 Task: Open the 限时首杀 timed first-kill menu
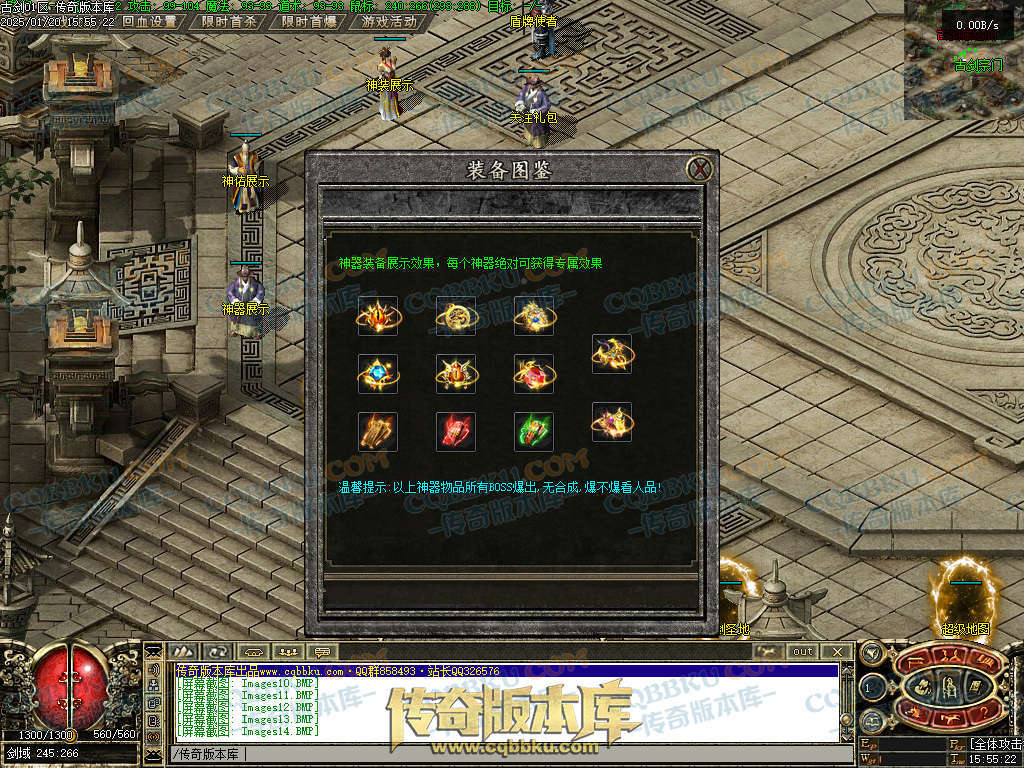[x=229, y=21]
